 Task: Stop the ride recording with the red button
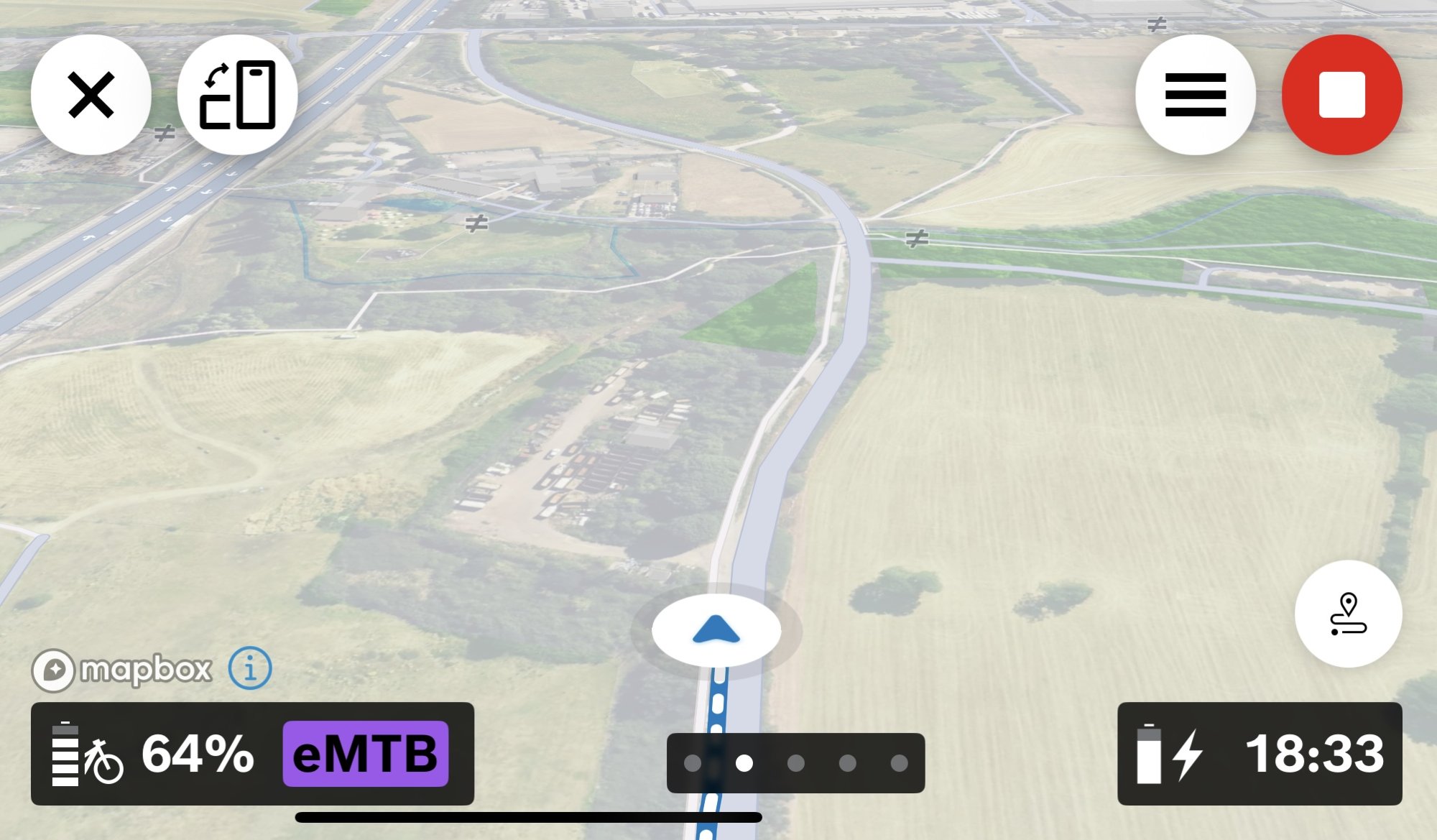pyautogui.click(x=1341, y=95)
